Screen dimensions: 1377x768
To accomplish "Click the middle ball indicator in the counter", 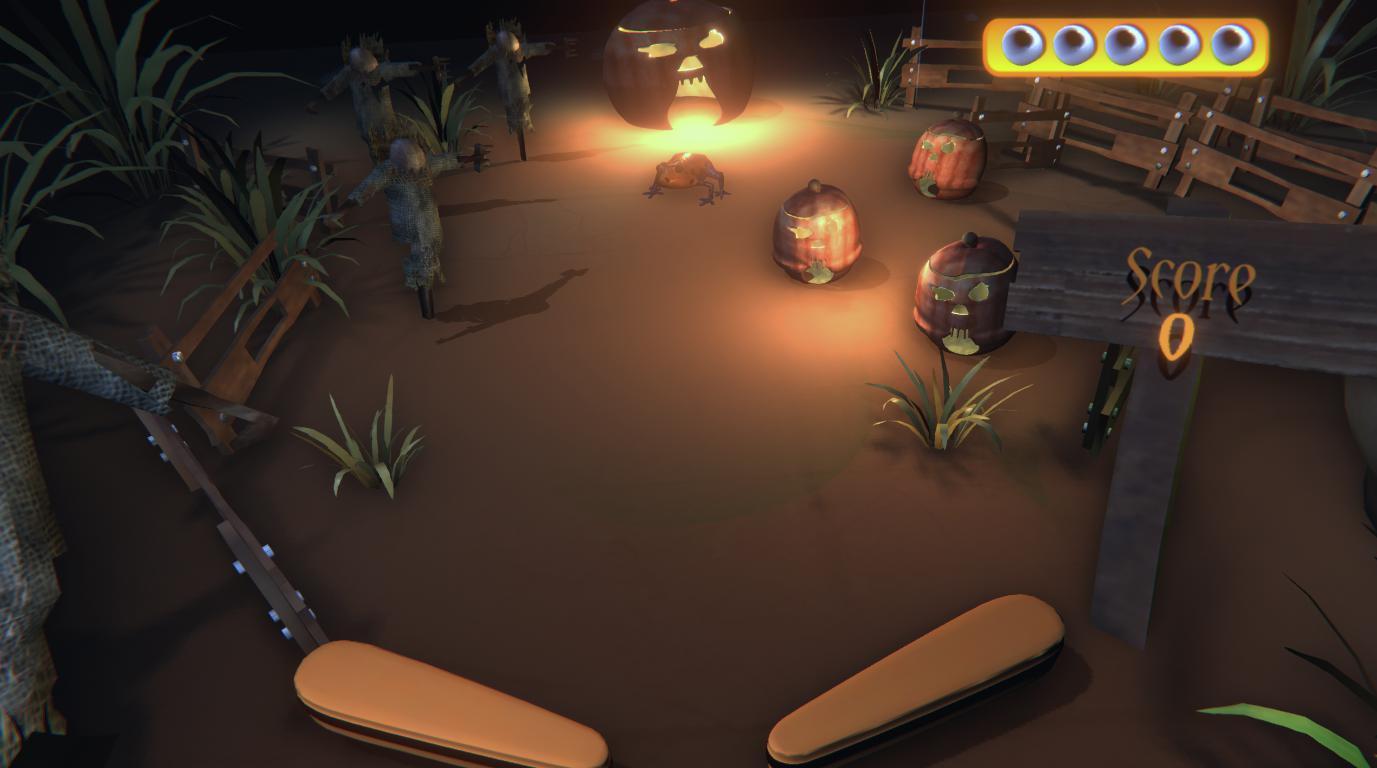I will click(x=1126, y=42).
